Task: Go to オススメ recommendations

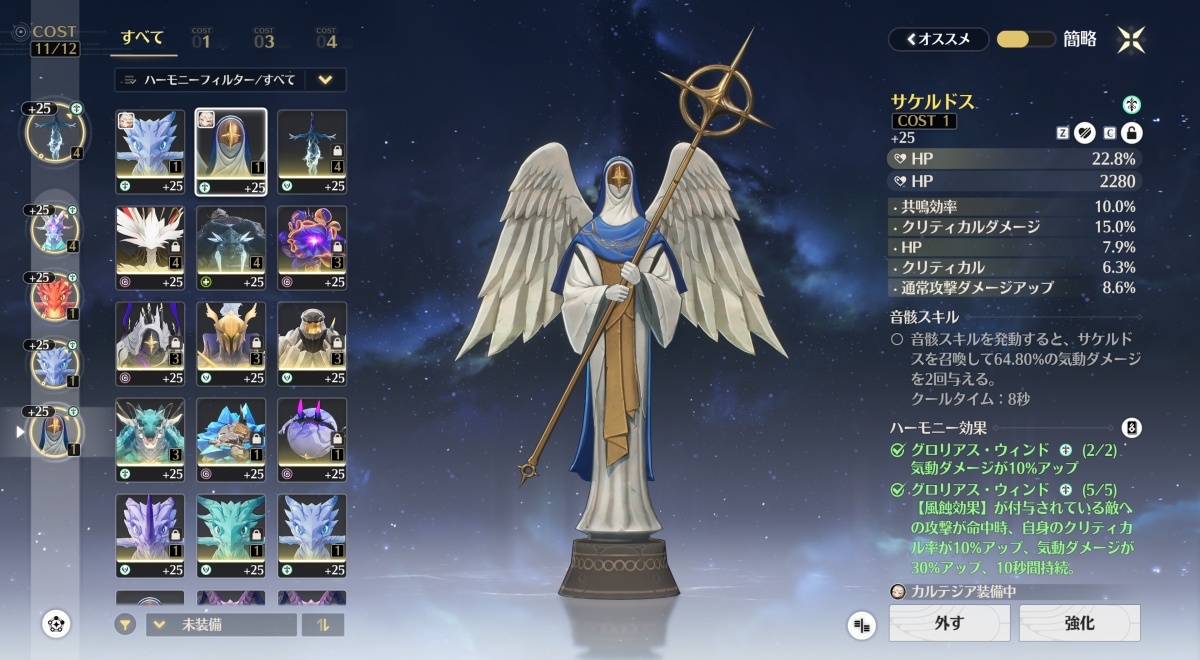Action: (x=938, y=39)
